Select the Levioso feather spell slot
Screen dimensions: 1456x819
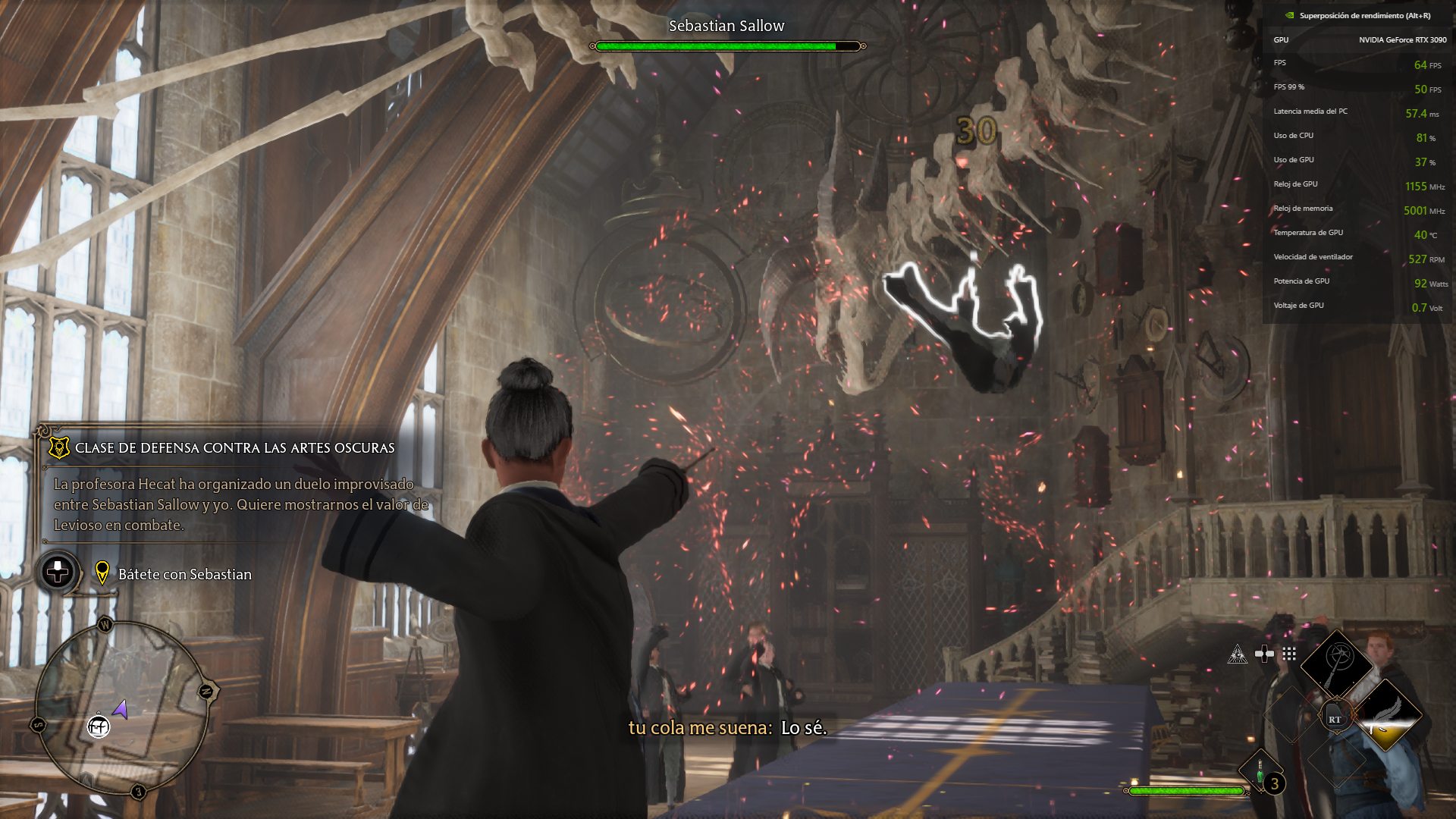(x=1385, y=715)
